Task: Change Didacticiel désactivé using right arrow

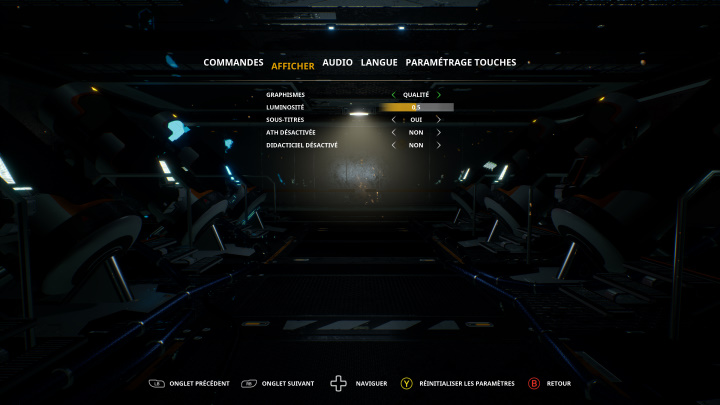Action: 438,145
